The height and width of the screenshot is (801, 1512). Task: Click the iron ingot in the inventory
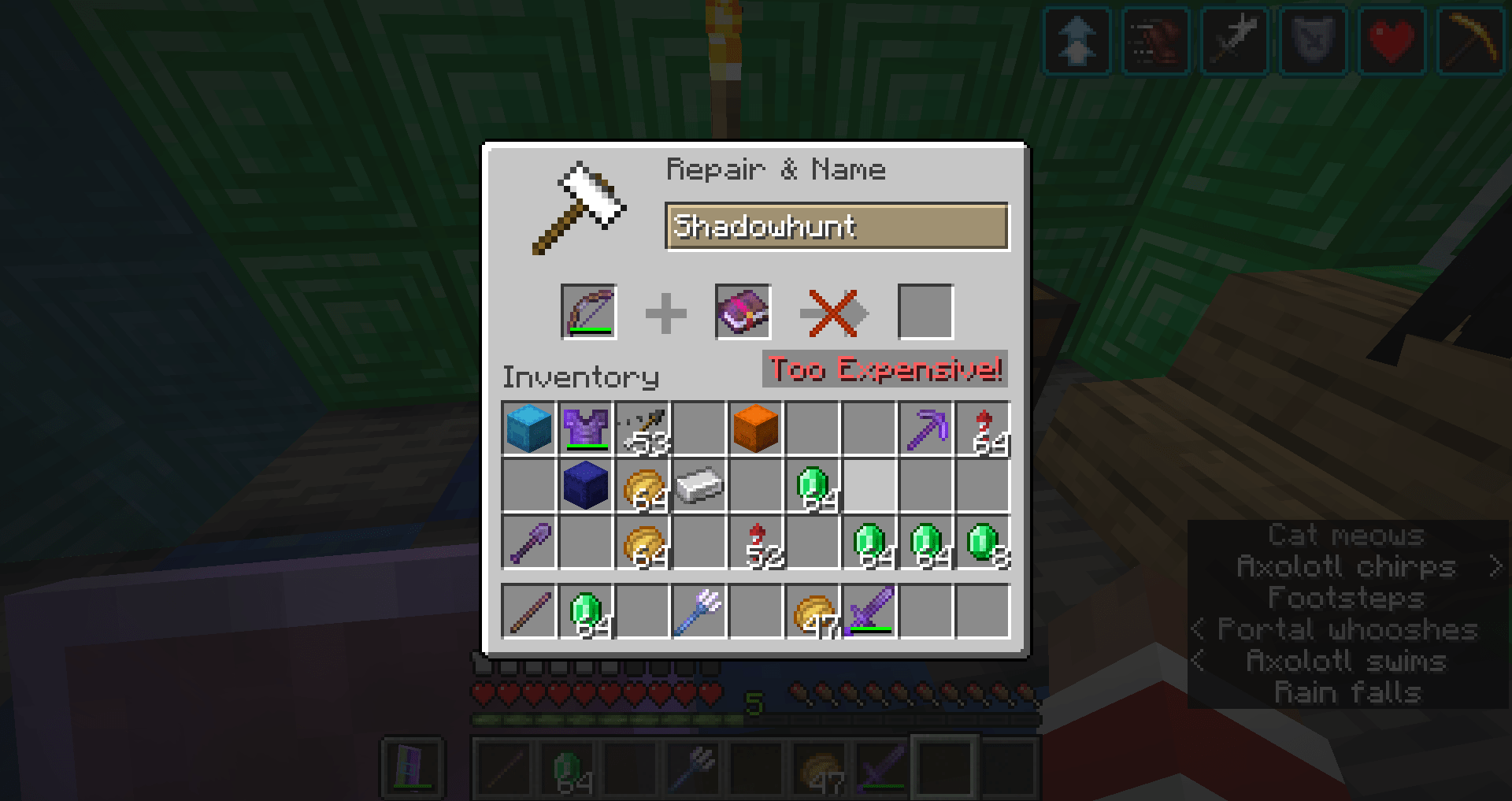click(700, 484)
